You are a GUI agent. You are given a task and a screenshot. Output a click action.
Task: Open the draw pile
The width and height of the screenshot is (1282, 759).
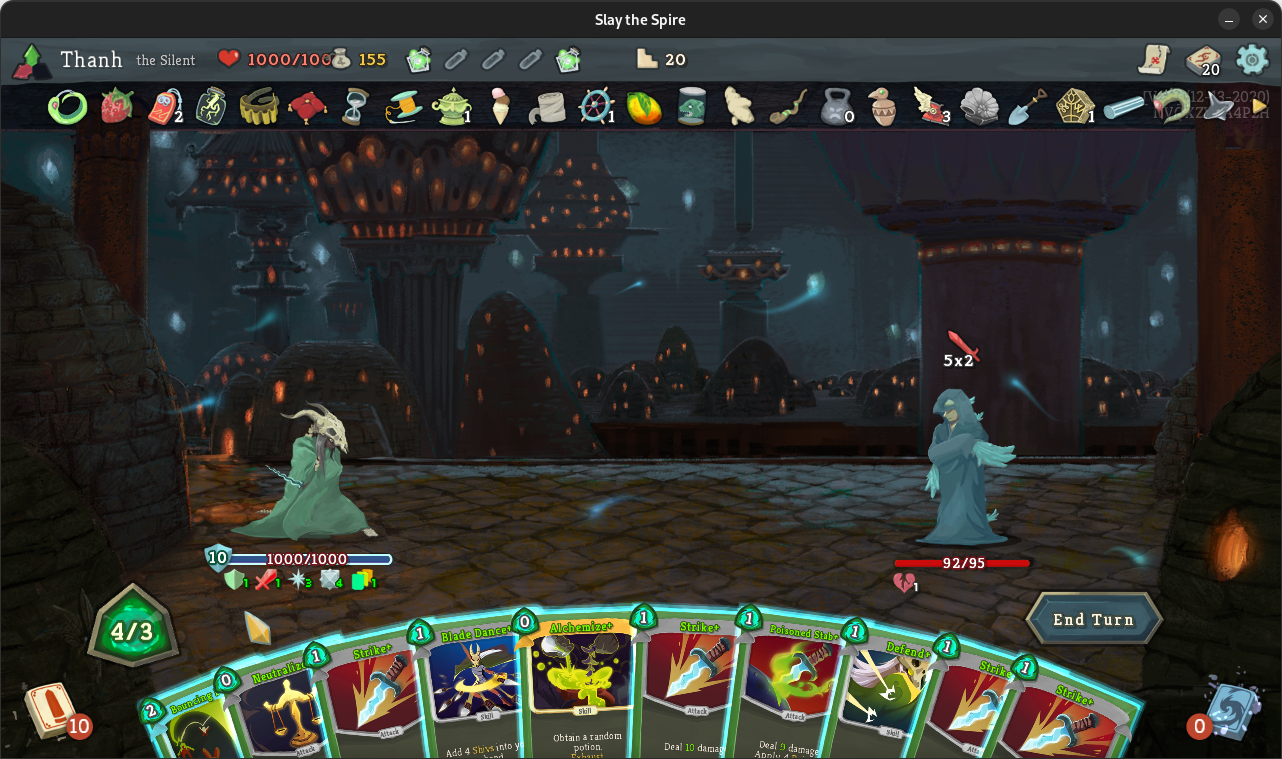pyautogui.click(x=50, y=710)
